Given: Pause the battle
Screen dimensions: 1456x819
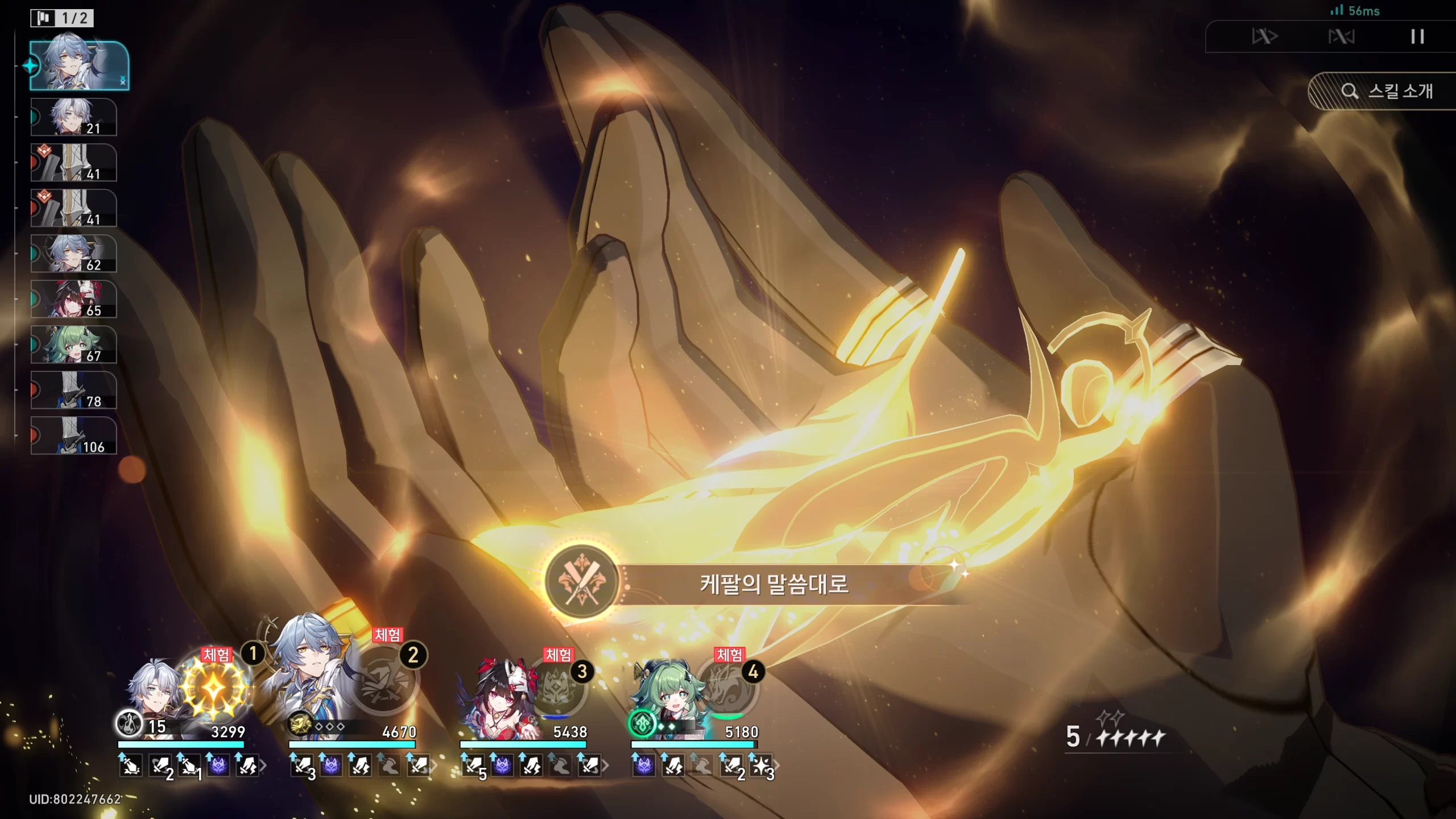Looking at the screenshot, I should pyautogui.click(x=1417, y=37).
